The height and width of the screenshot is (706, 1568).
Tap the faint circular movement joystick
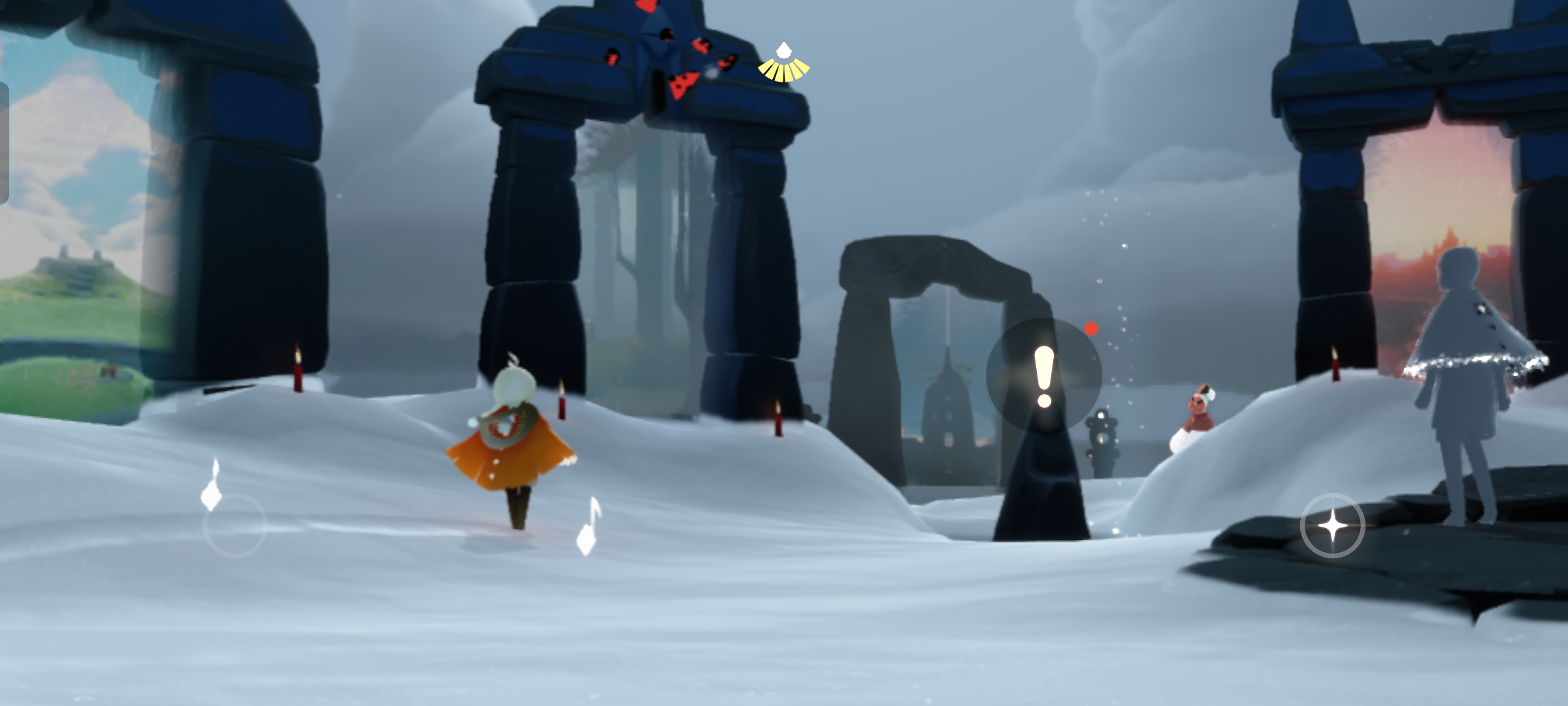tap(235, 525)
